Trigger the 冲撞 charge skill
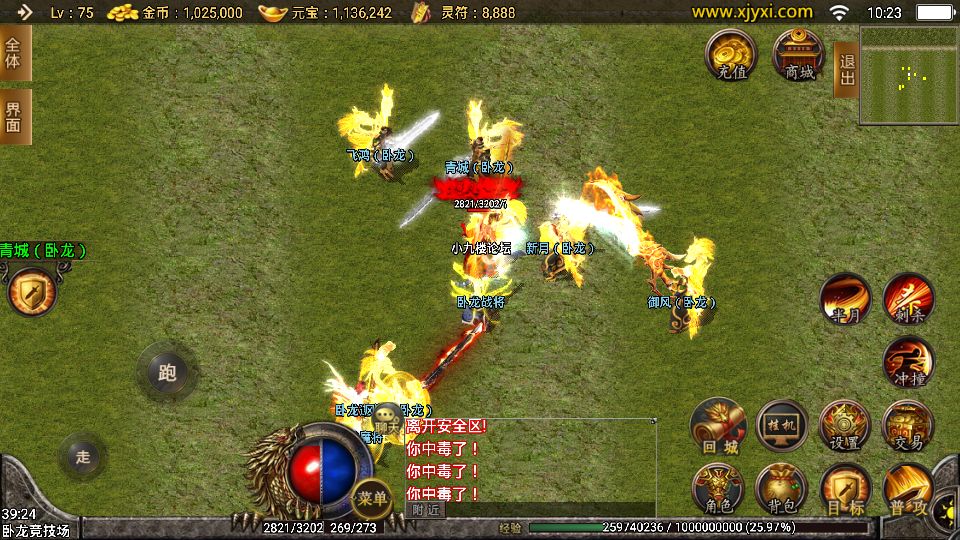The height and width of the screenshot is (540, 960). [x=908, y=362]
